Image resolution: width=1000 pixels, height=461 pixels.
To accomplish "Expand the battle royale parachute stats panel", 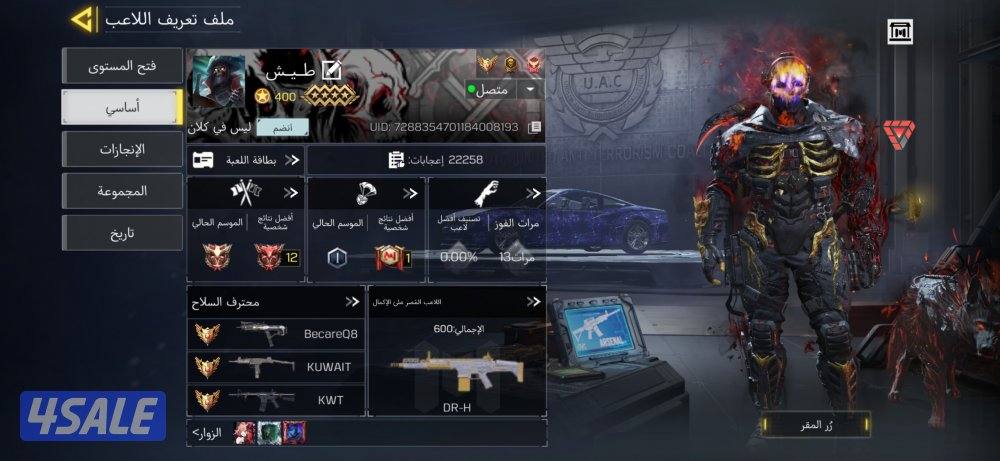I will (x=366, y=229).
